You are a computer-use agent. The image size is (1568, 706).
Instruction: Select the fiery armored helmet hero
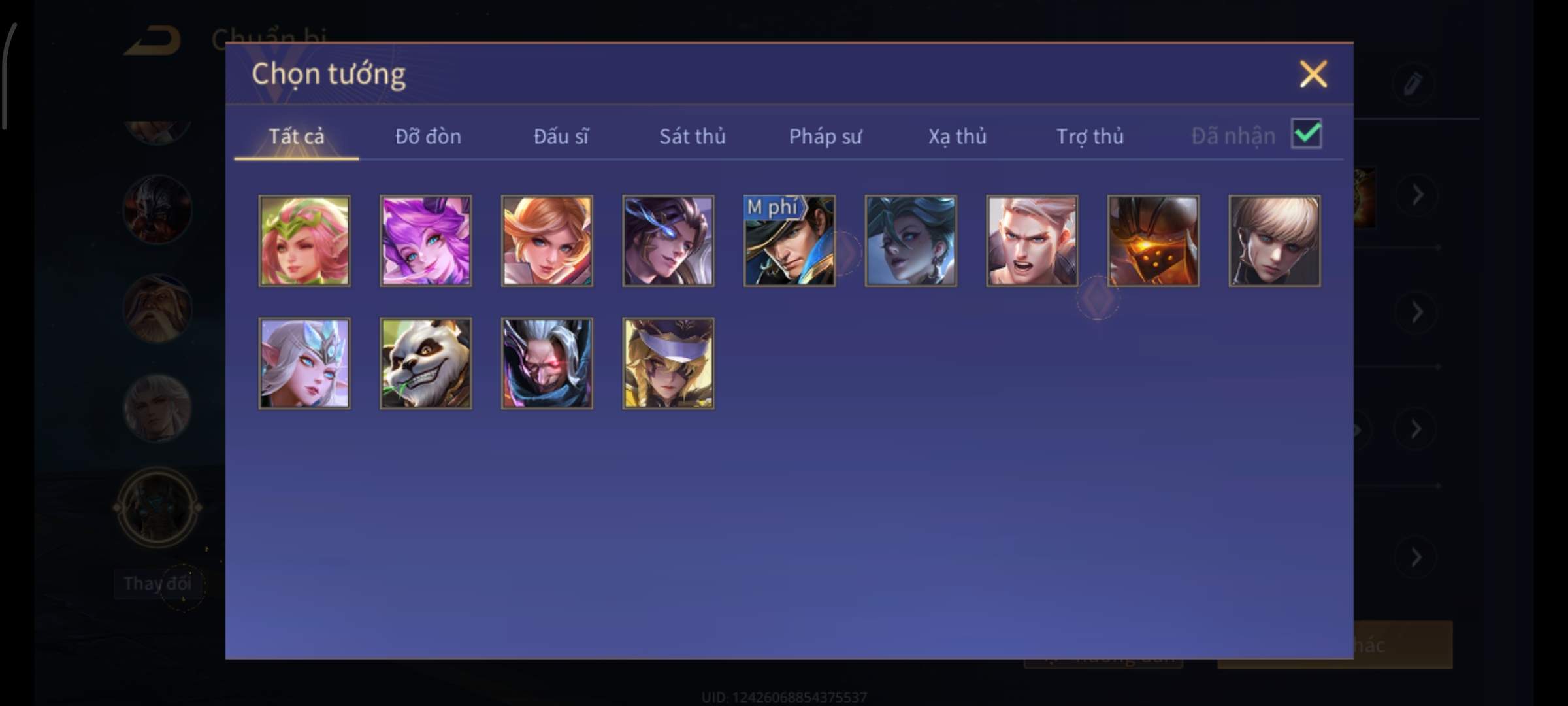1153,241
